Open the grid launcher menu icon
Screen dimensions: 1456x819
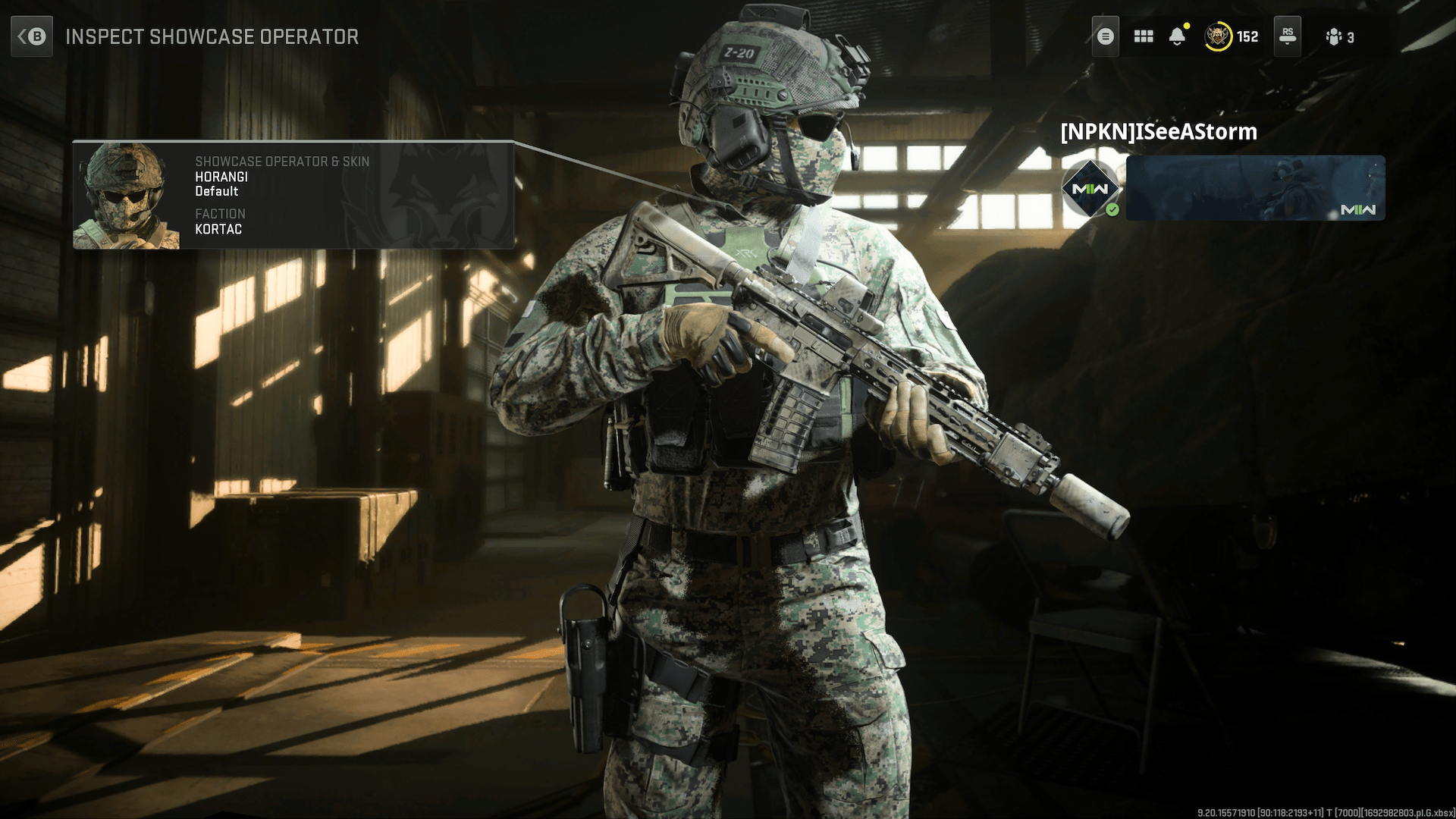click(1143, 36)
